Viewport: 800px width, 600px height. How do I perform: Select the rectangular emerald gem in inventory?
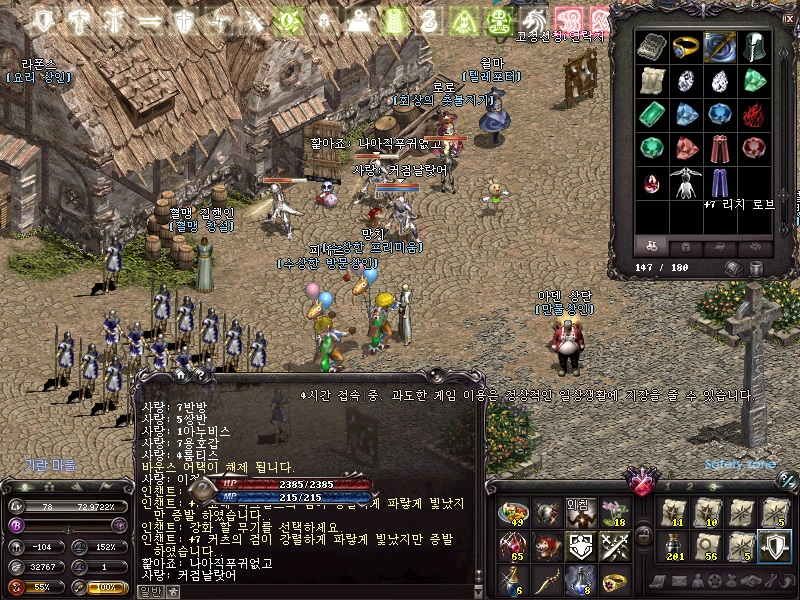tap(651, 114)
